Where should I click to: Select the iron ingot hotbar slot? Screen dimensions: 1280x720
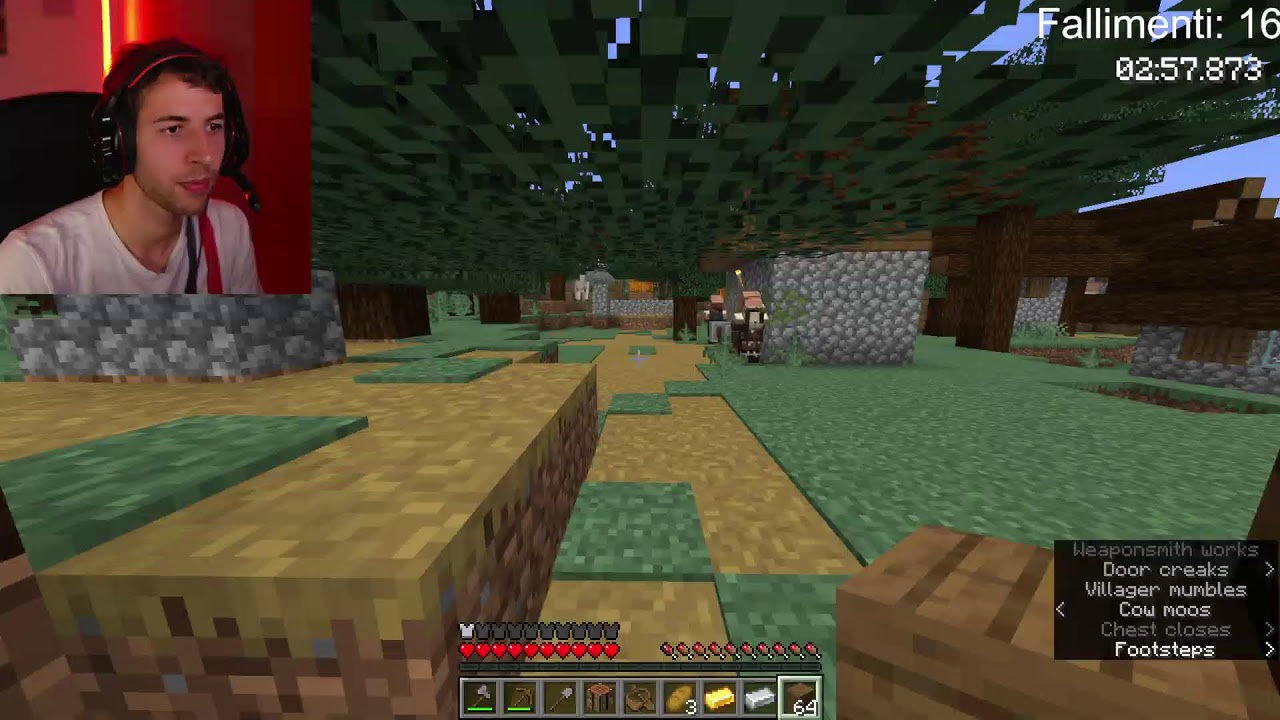[759, 696]
